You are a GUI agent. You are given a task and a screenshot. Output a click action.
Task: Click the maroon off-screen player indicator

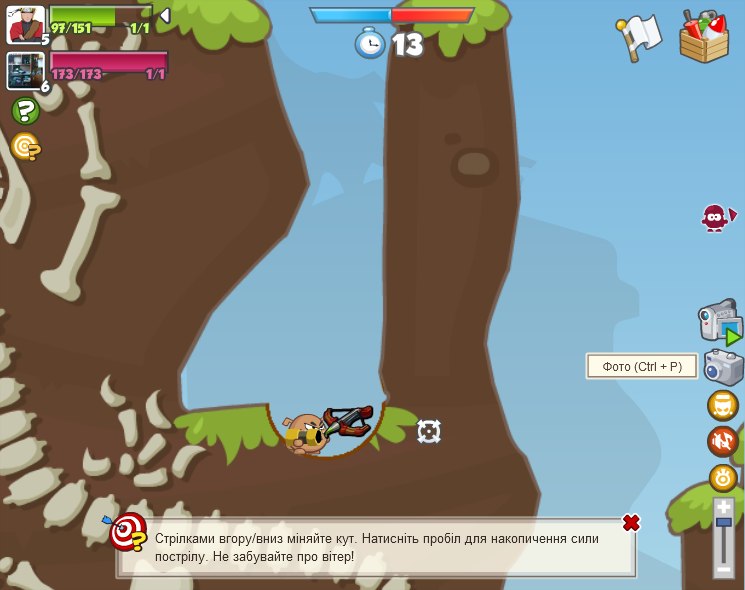pos(716,217)
